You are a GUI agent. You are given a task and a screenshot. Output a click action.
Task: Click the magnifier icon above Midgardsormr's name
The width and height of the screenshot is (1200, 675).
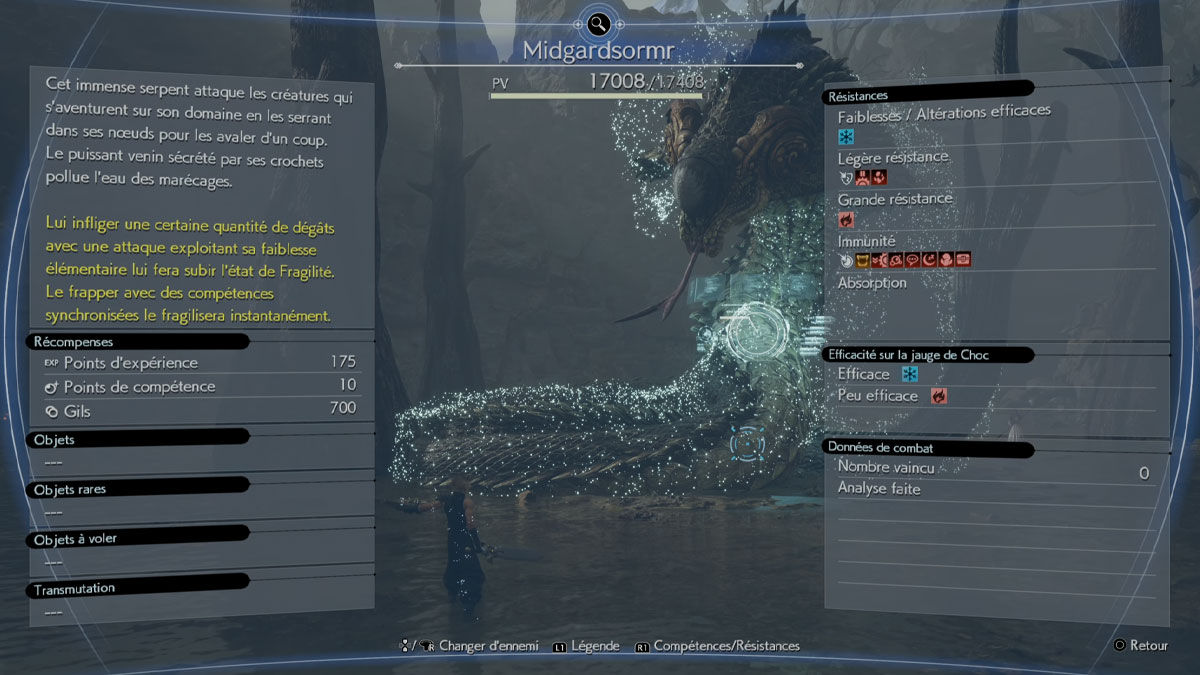tap(598, 23)
